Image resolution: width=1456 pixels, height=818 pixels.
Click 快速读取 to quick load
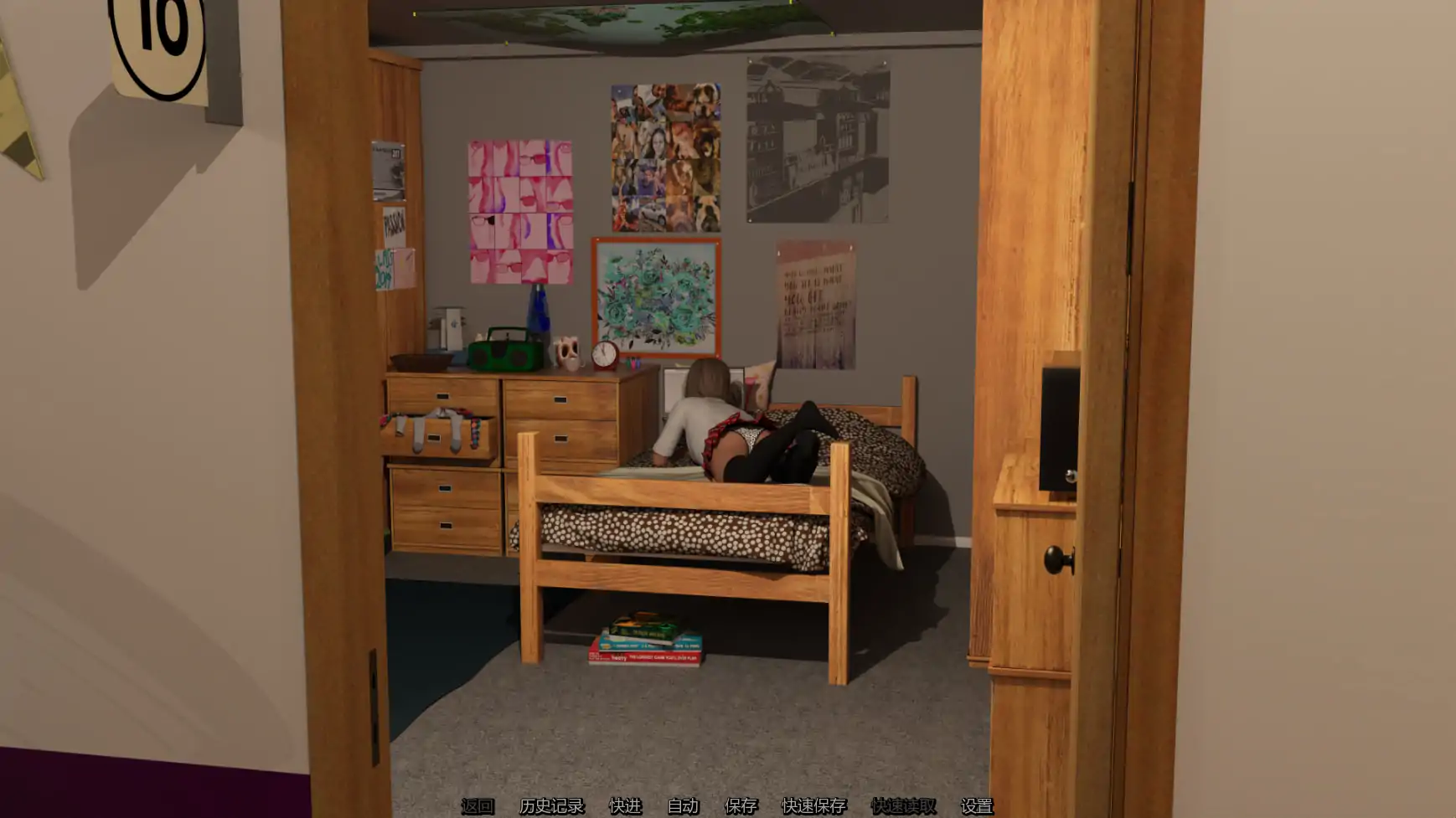coord(903,807)
